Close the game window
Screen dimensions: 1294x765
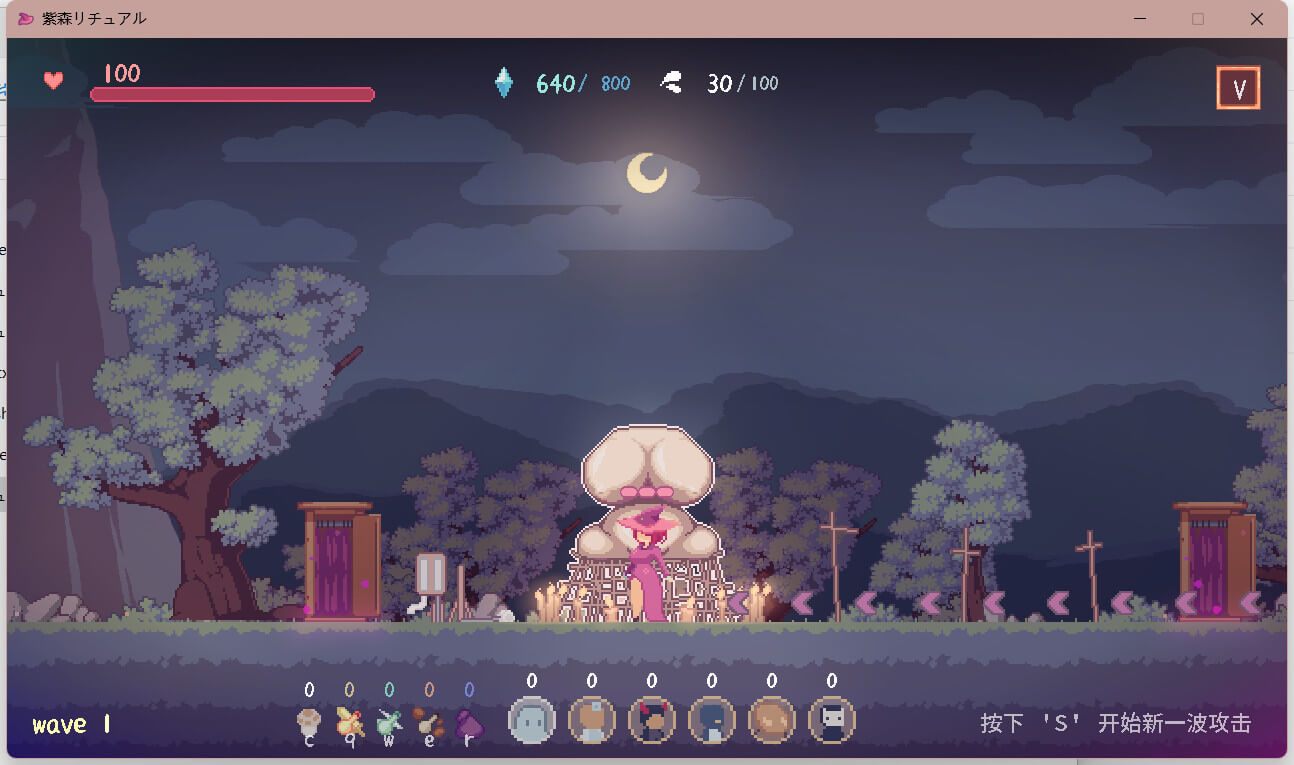click(x=1257, y=19)
